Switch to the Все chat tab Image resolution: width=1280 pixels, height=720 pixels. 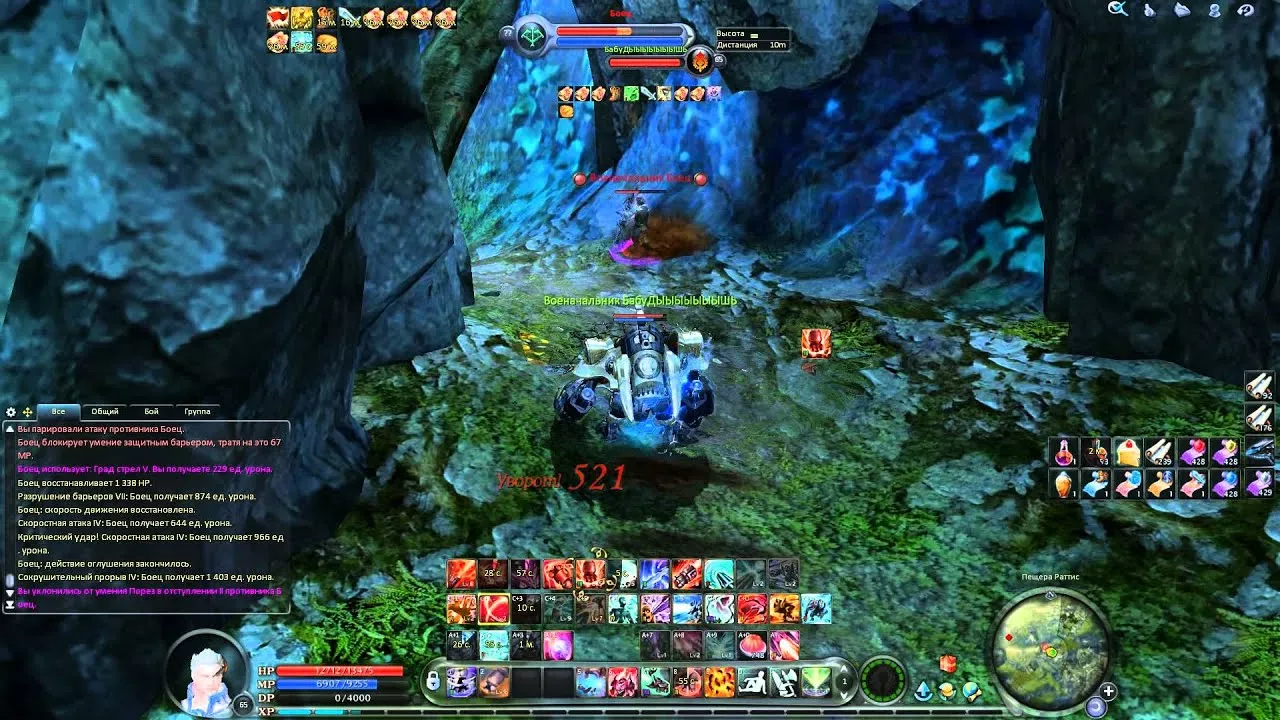58,411
